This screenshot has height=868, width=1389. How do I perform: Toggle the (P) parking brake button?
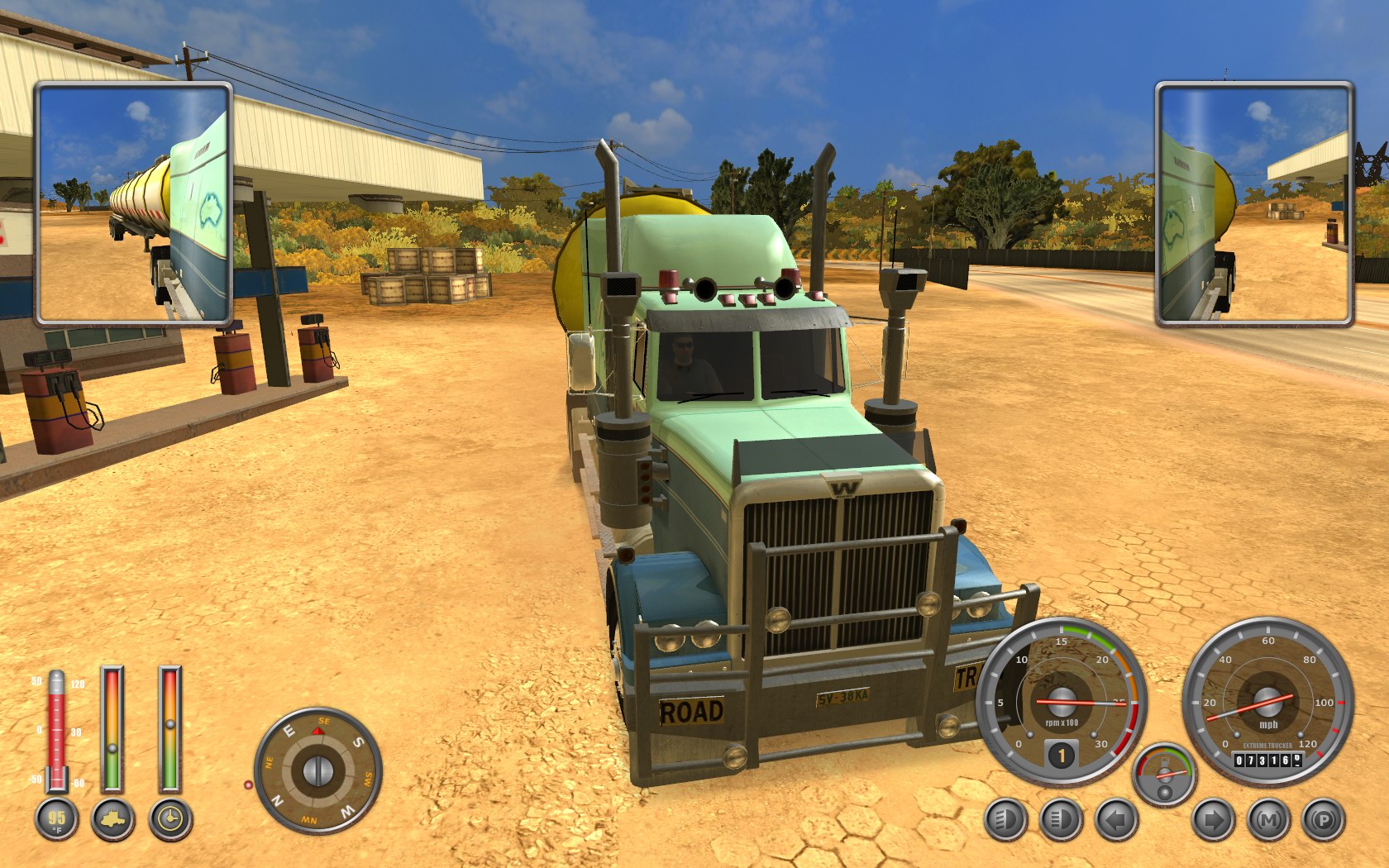(x=1324, y=820)
